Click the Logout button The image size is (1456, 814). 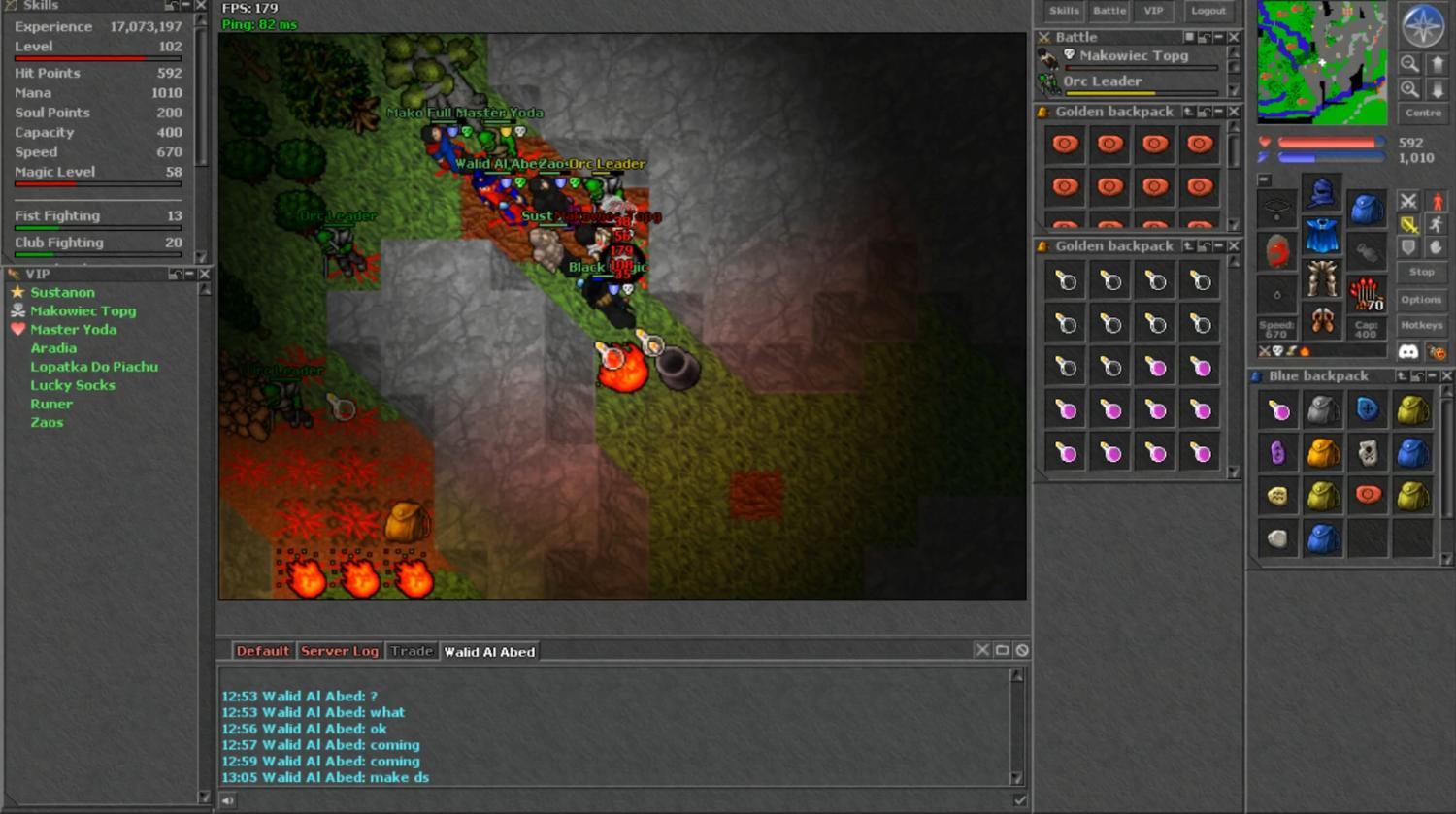pos(1208,11)
